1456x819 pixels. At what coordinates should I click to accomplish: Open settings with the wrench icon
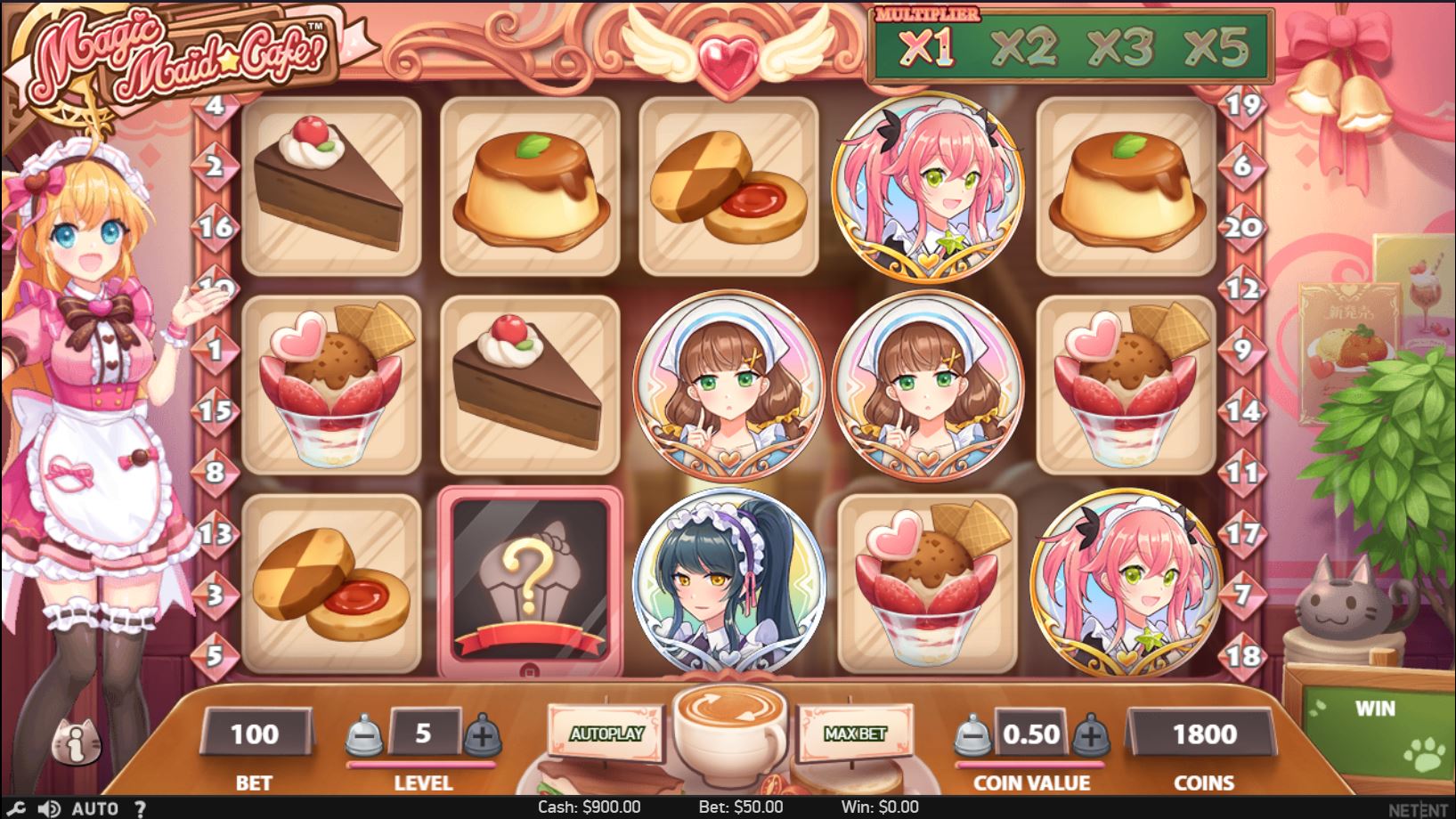17,808
